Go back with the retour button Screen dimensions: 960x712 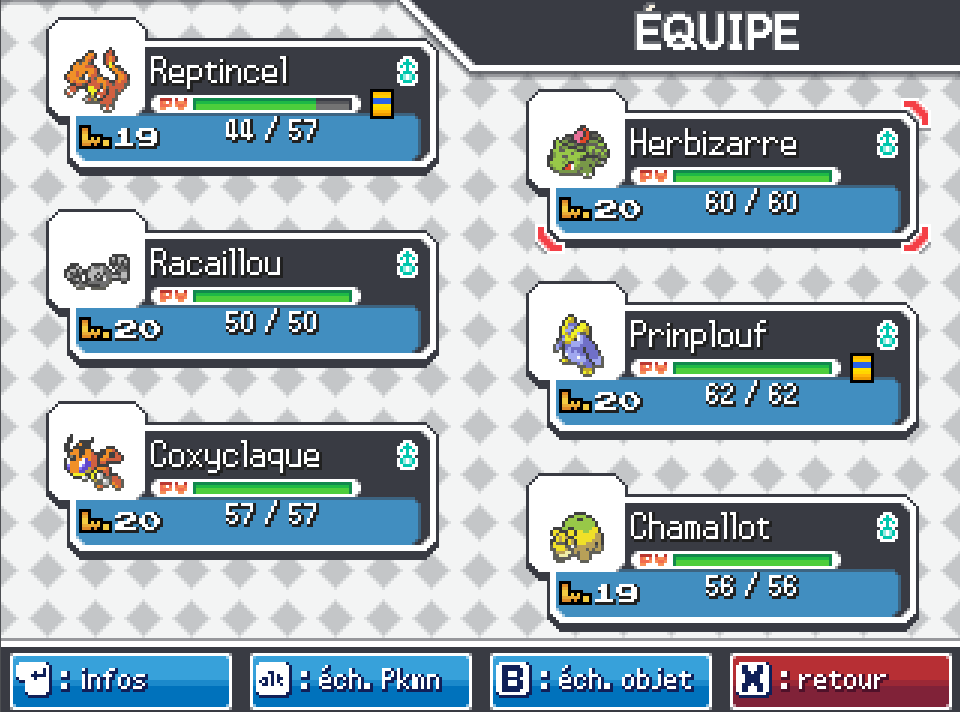[841, 681]
